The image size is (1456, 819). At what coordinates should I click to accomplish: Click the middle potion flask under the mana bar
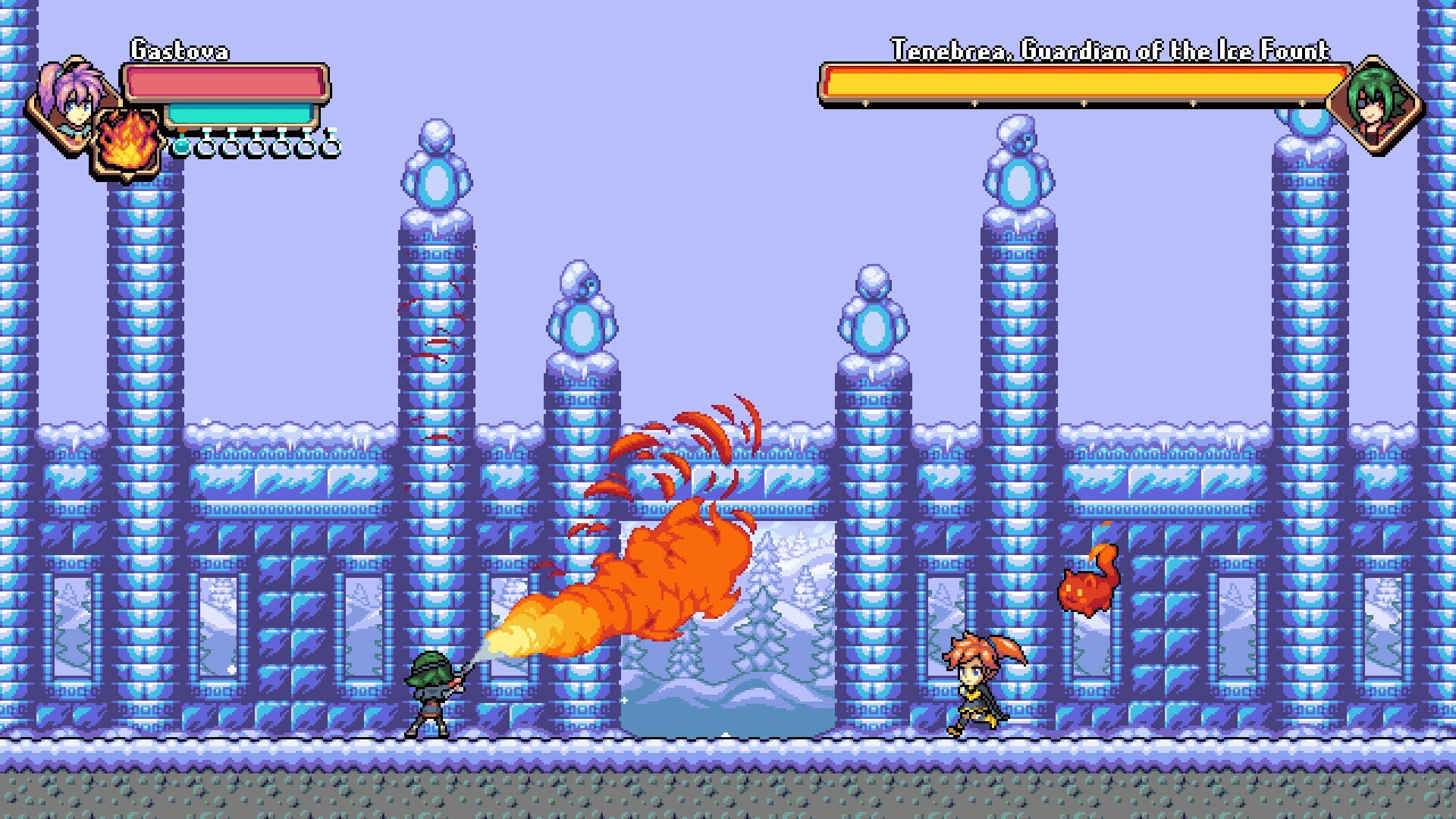tap(256, 146)
